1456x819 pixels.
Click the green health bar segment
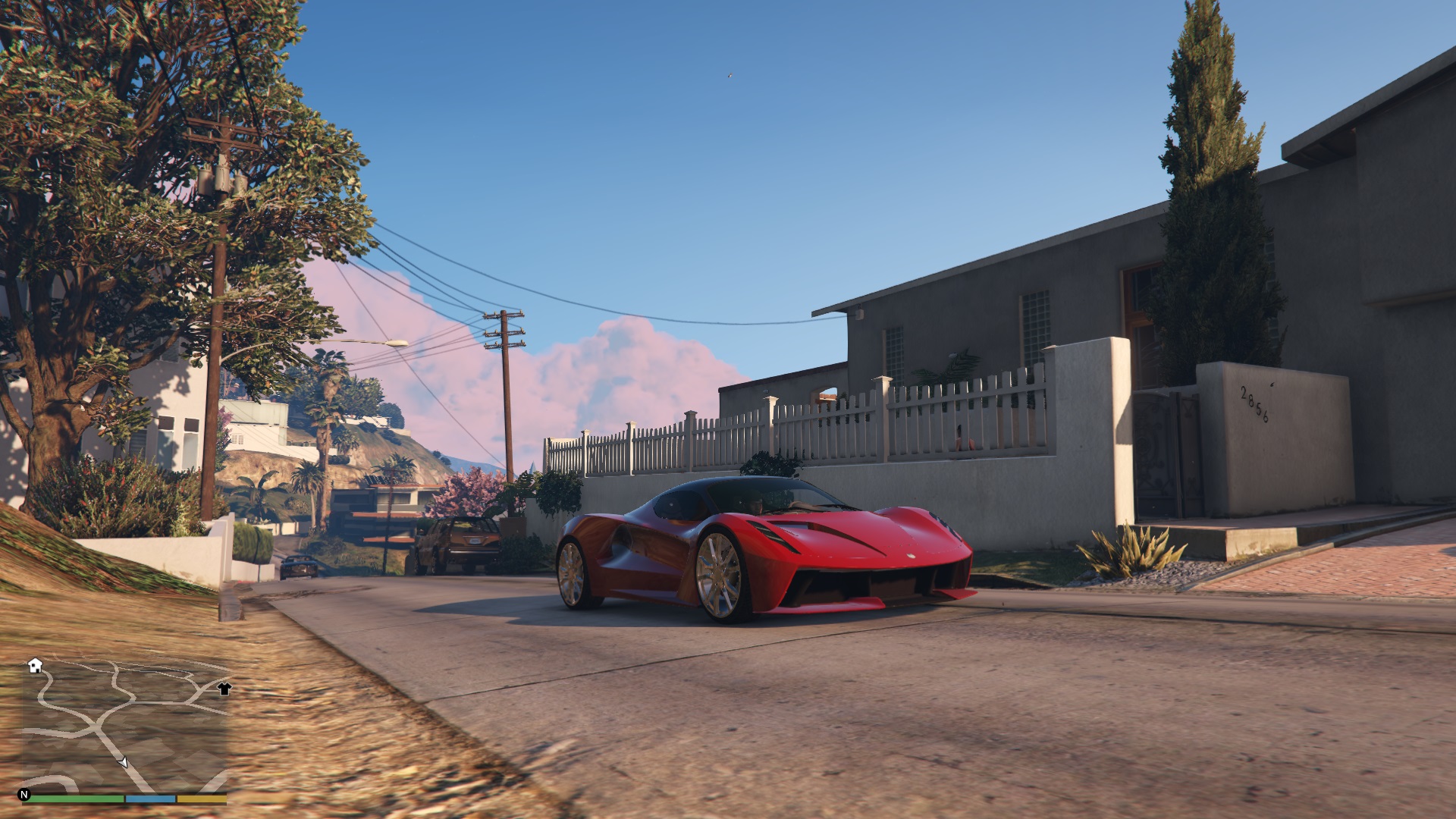pos(76,798)
